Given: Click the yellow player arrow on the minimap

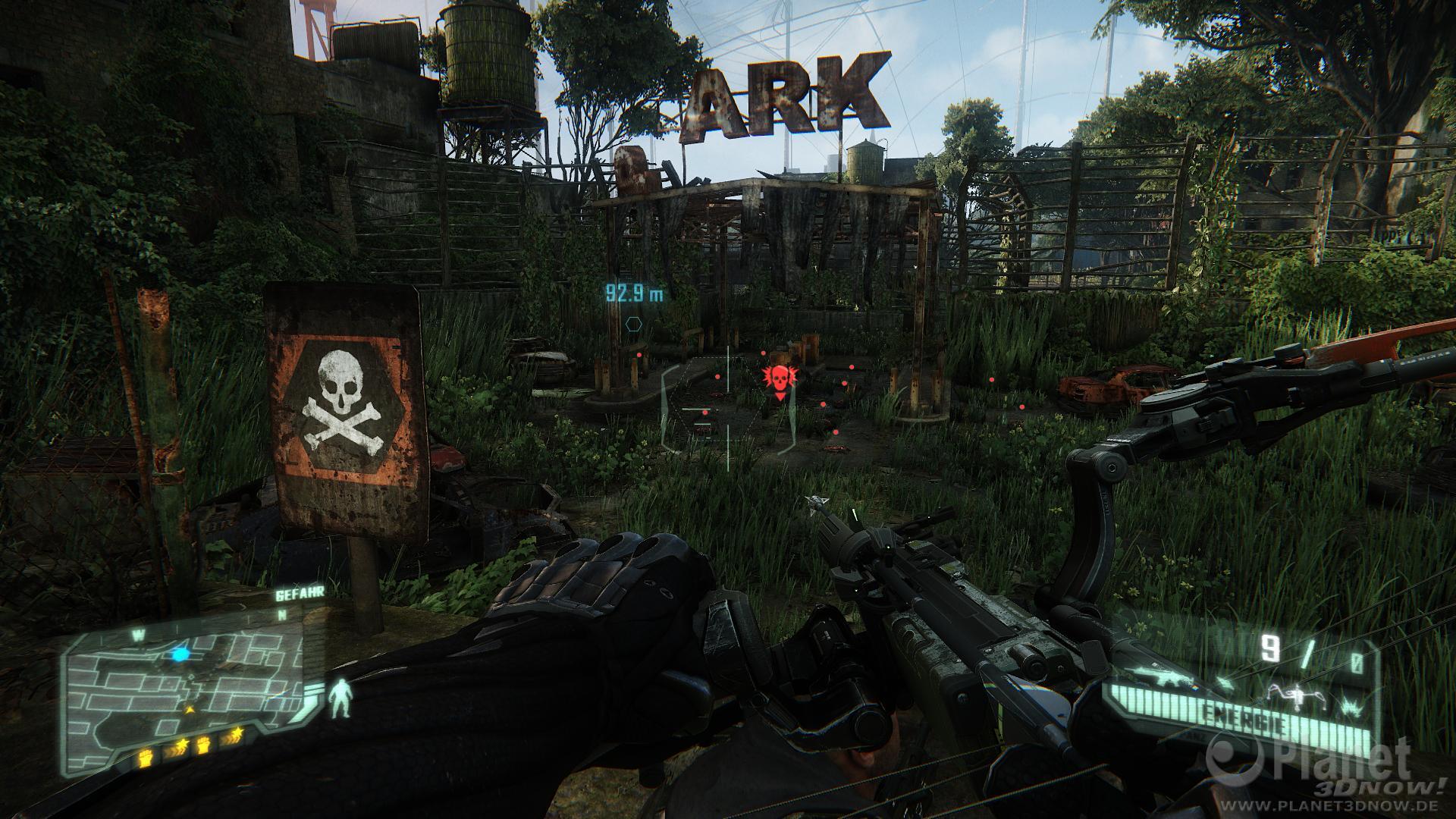Looking at the screenshot, I should (190, 708).
